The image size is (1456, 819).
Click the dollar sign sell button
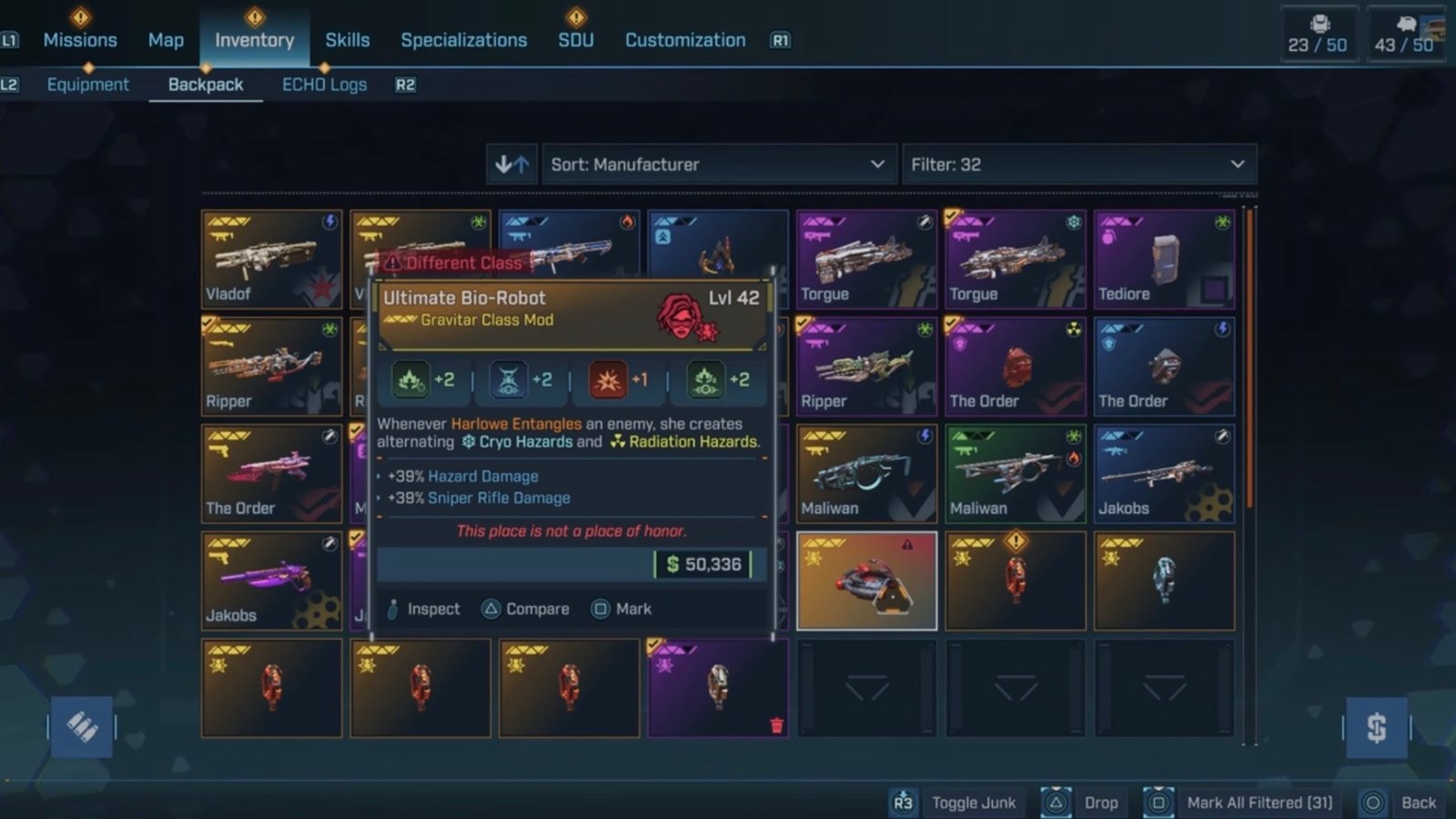point(1376,727)
